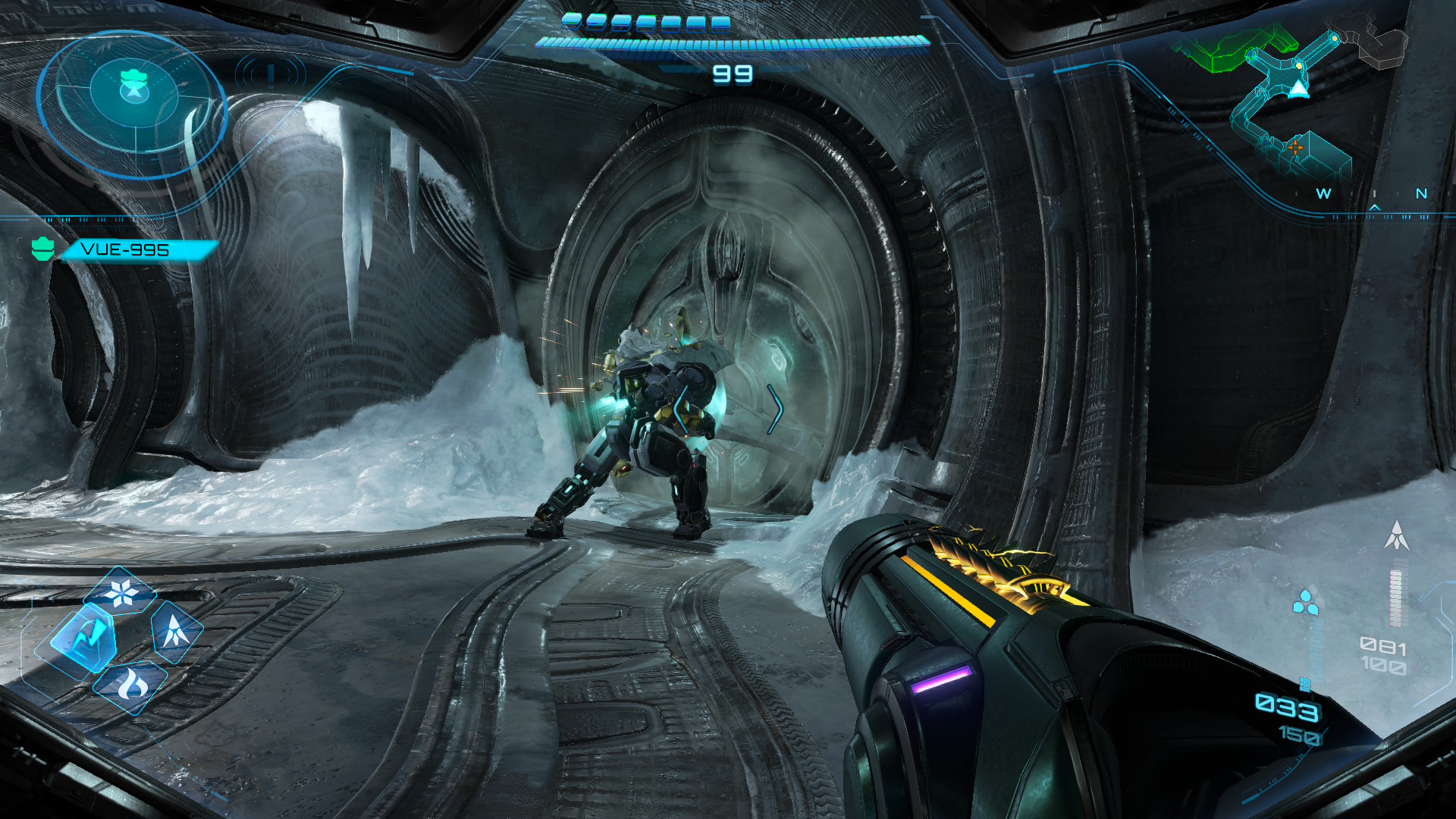Pick the arrowhead icon in the weapon selector
1456x819 pixels.
coord(176,629)
